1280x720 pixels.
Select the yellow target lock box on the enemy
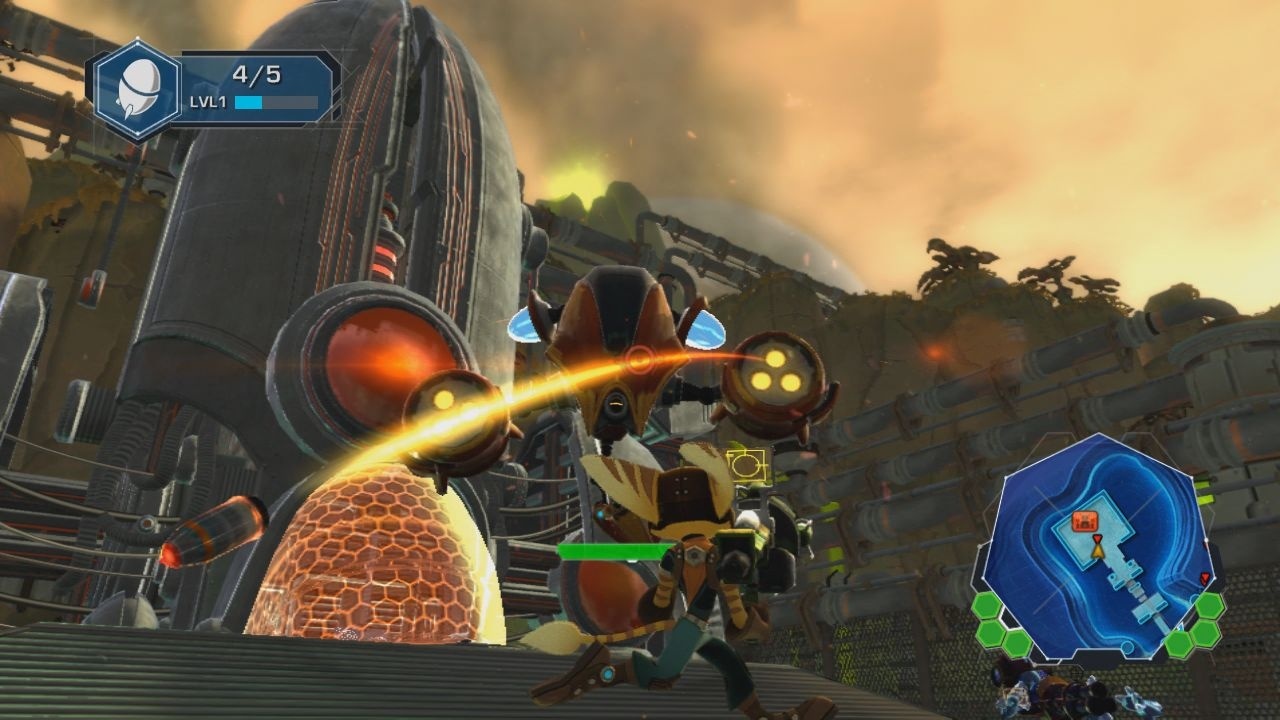(746, 463)
